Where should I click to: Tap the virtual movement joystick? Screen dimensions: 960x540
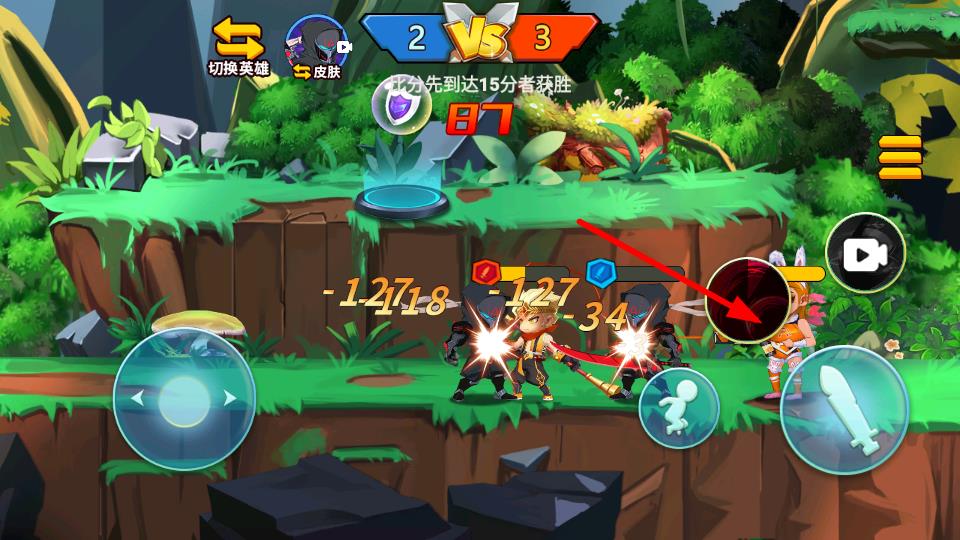click(184, 398)
